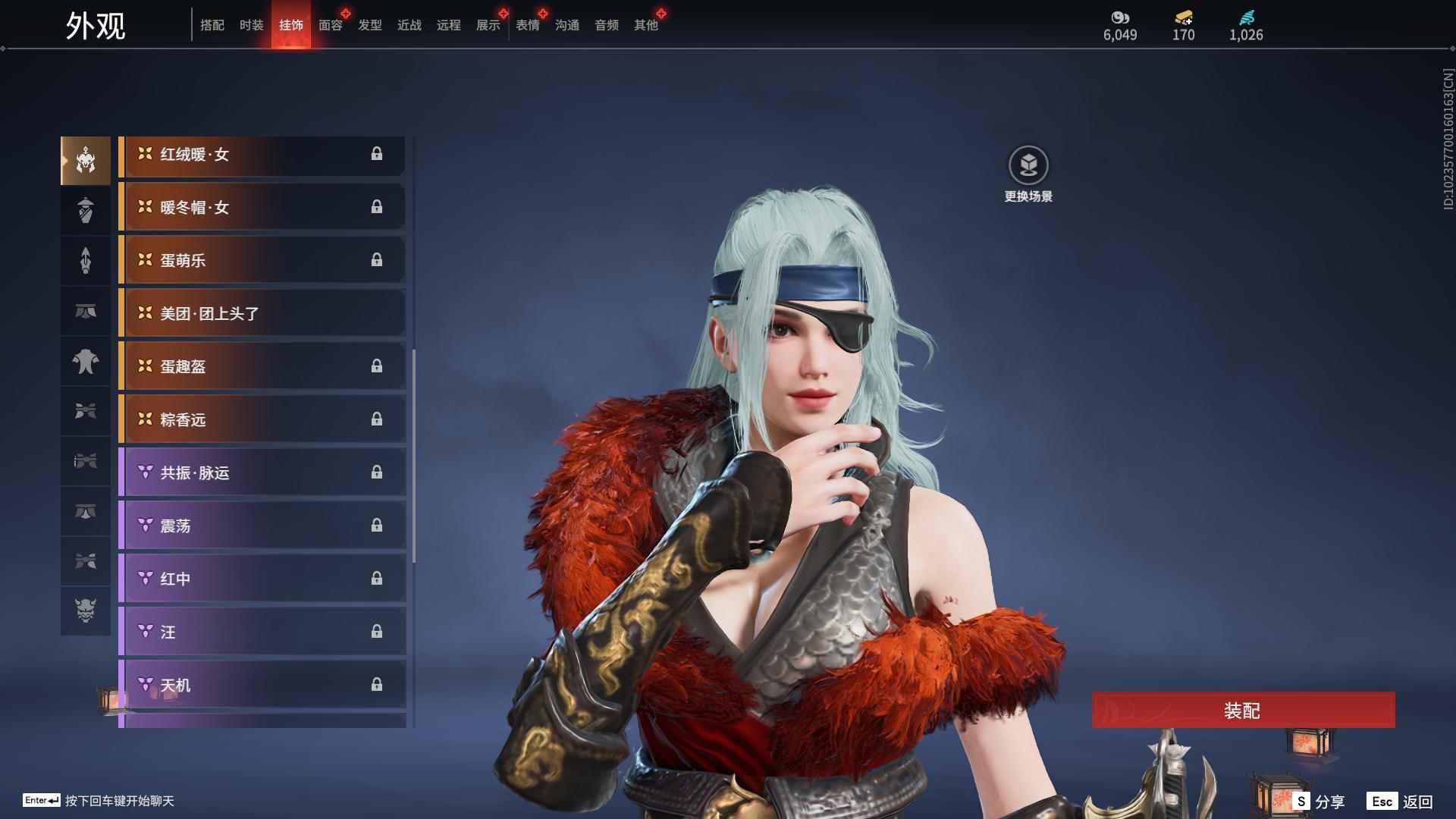
Task: Open the 近战 weapon tab
Action: pos(409,25)
